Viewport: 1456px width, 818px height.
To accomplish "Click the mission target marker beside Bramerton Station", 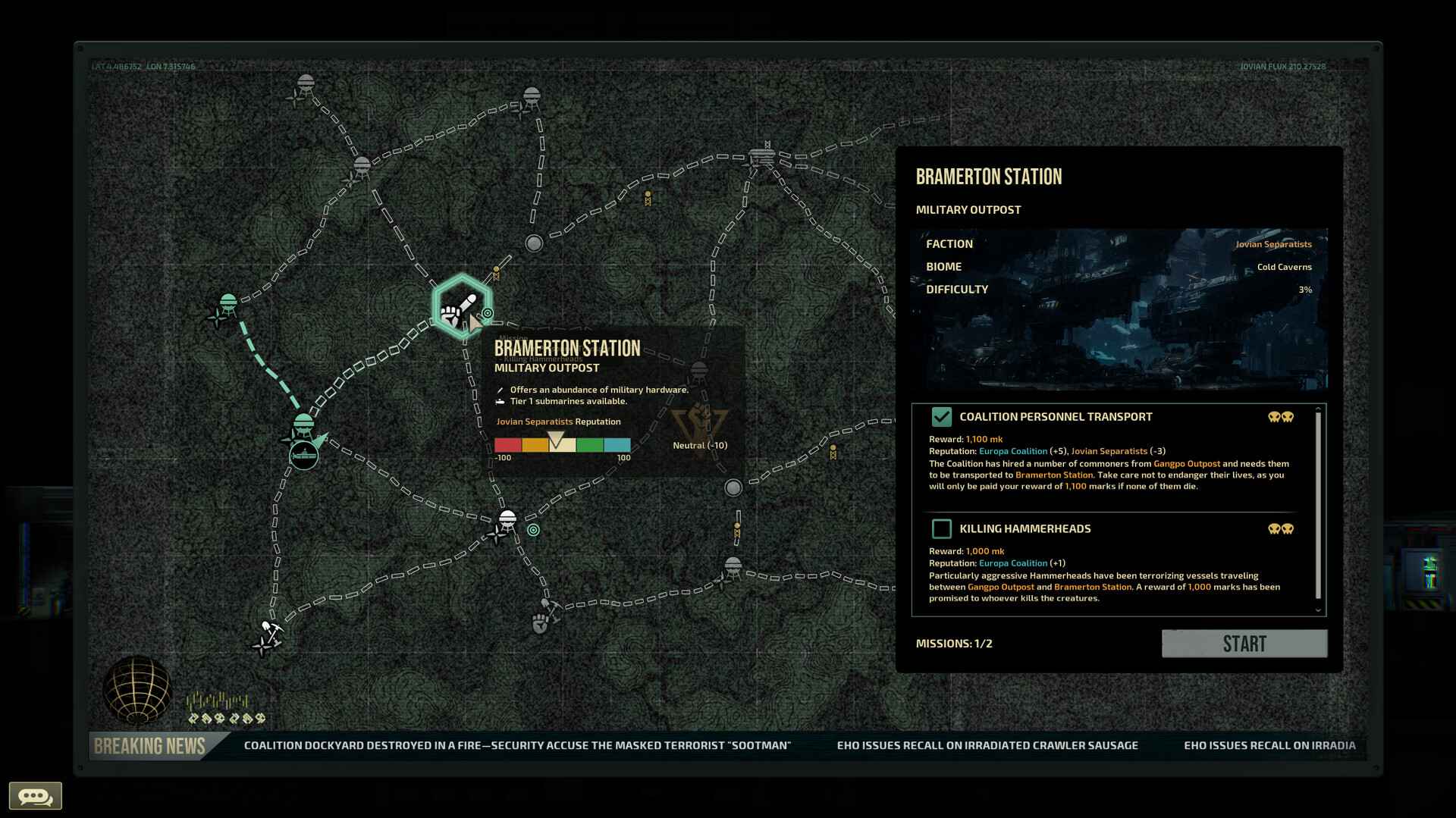I will [x=487, y=313].
